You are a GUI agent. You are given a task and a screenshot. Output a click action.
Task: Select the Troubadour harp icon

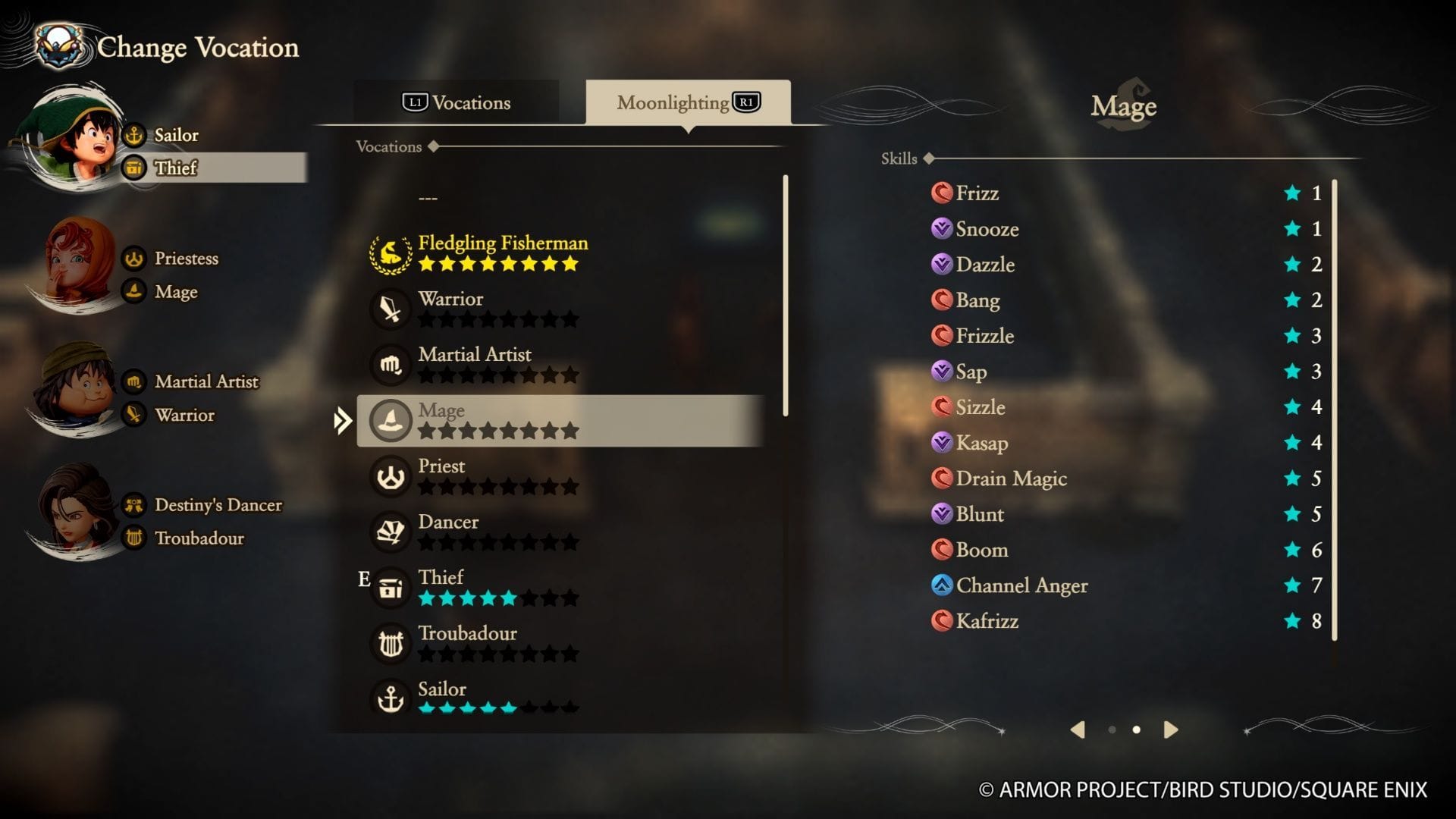[x=390, y=643]
